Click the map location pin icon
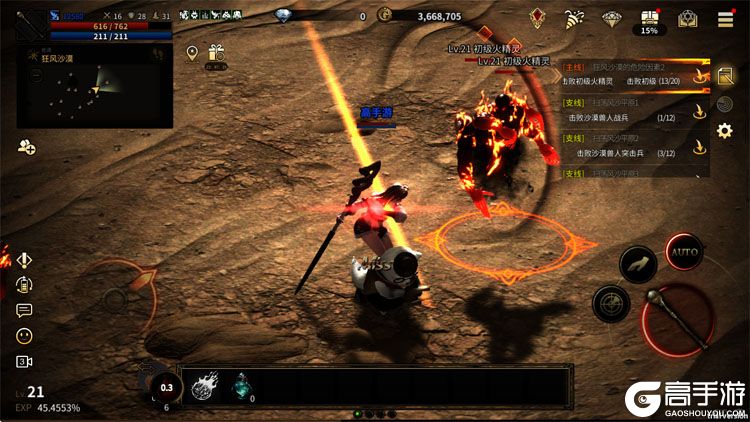 click(192, 53)
